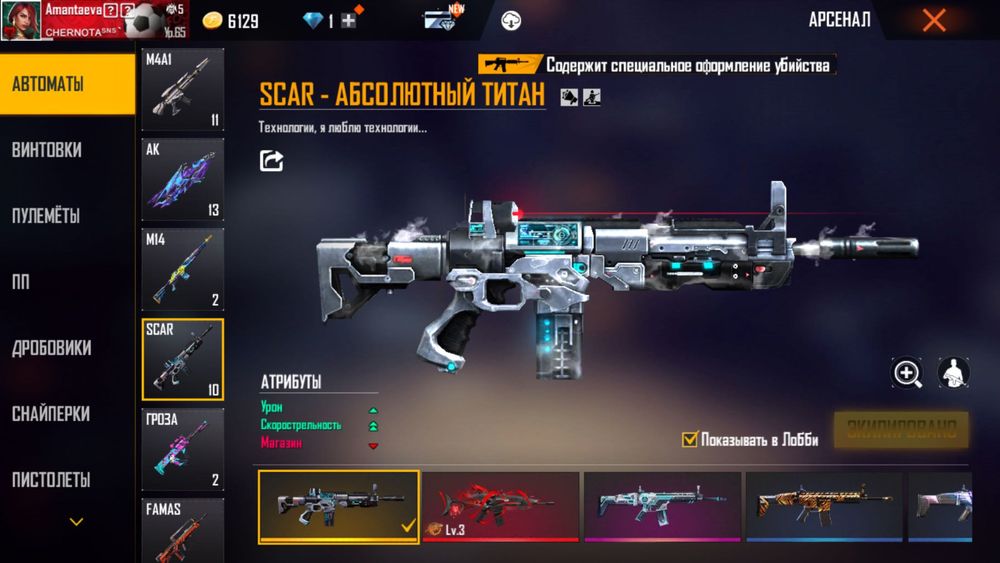Preview the skin on the character
Screen dimensions: 1000x563
(x=953, y=374)
